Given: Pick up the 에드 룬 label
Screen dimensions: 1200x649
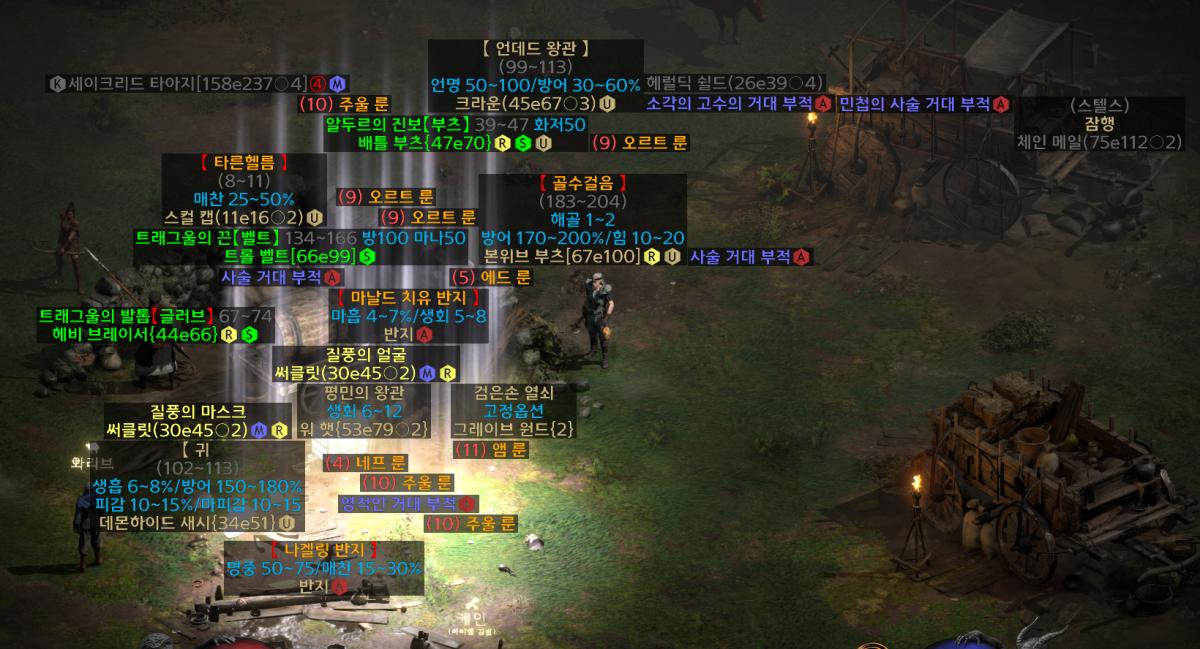Looking at the screenshot, I should [x=491, y=277].
